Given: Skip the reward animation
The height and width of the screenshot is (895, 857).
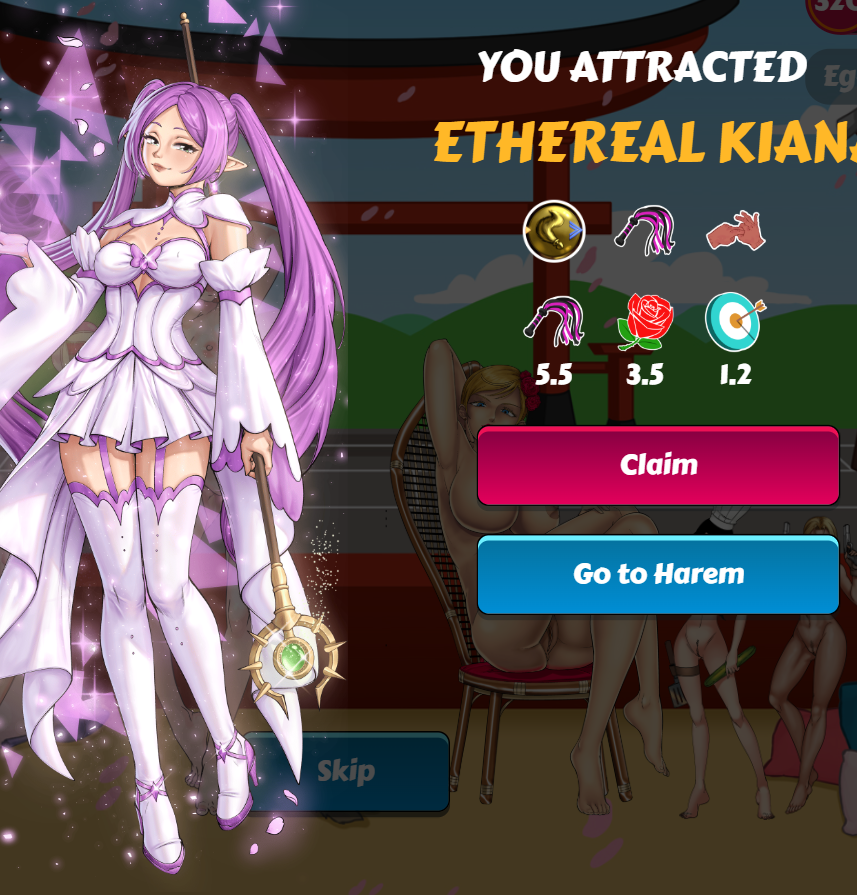Looking at the screenshot, I should (346, 771).
